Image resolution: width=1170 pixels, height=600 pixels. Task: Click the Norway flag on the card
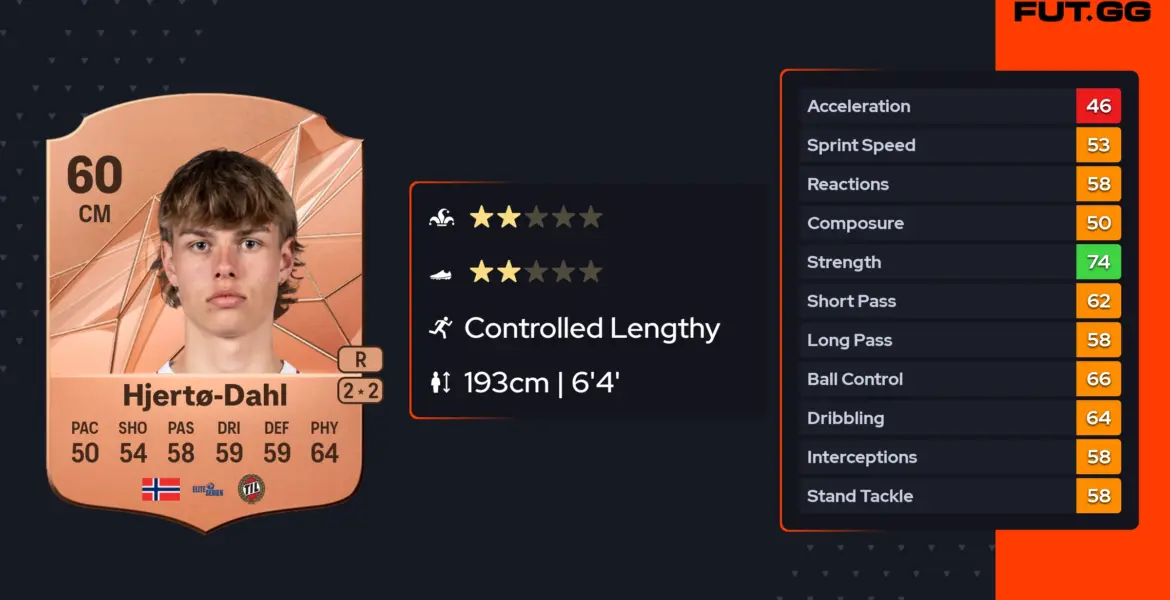pyautogui.click(x=160, y=489)
